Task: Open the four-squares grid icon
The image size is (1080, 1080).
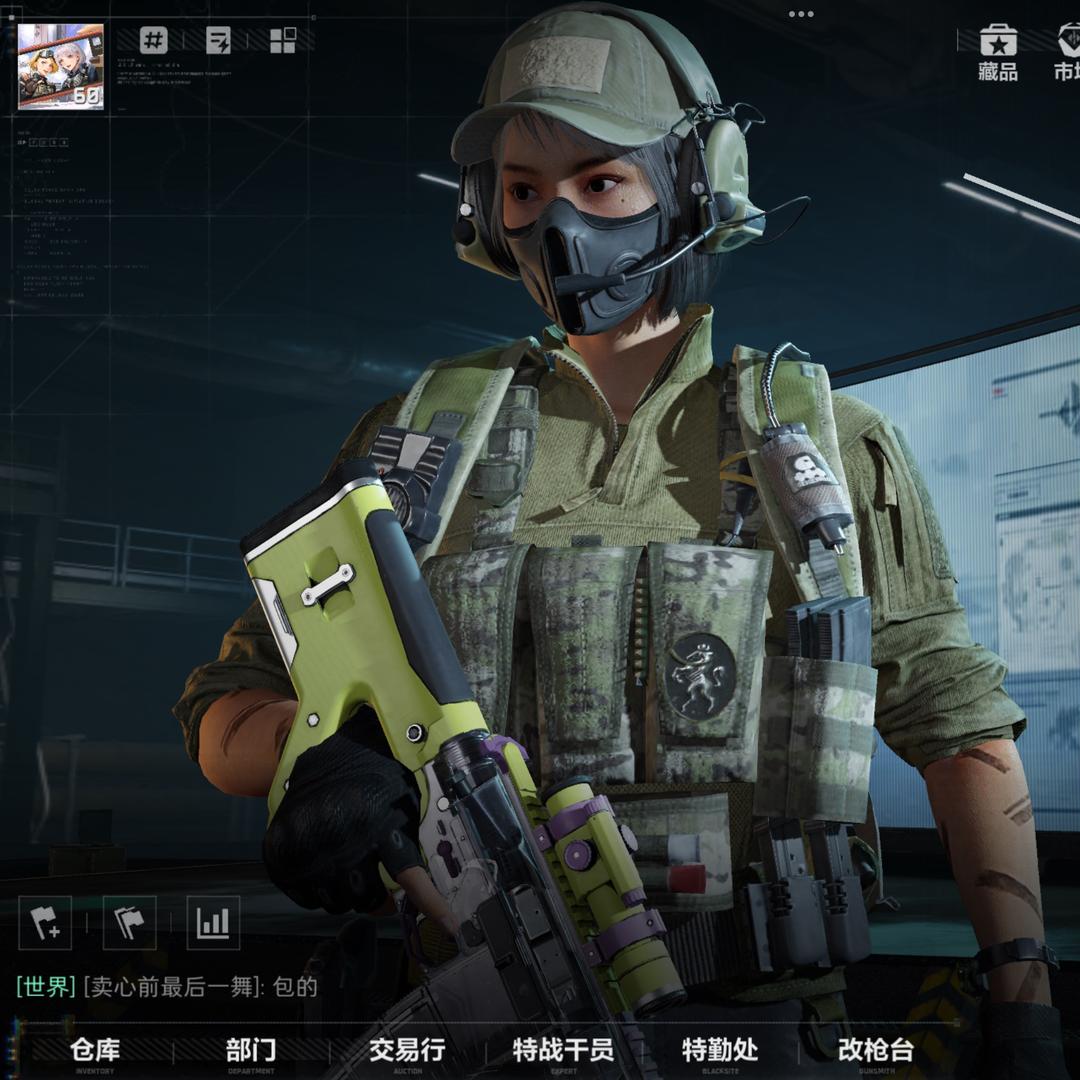Action: (283, 41)
